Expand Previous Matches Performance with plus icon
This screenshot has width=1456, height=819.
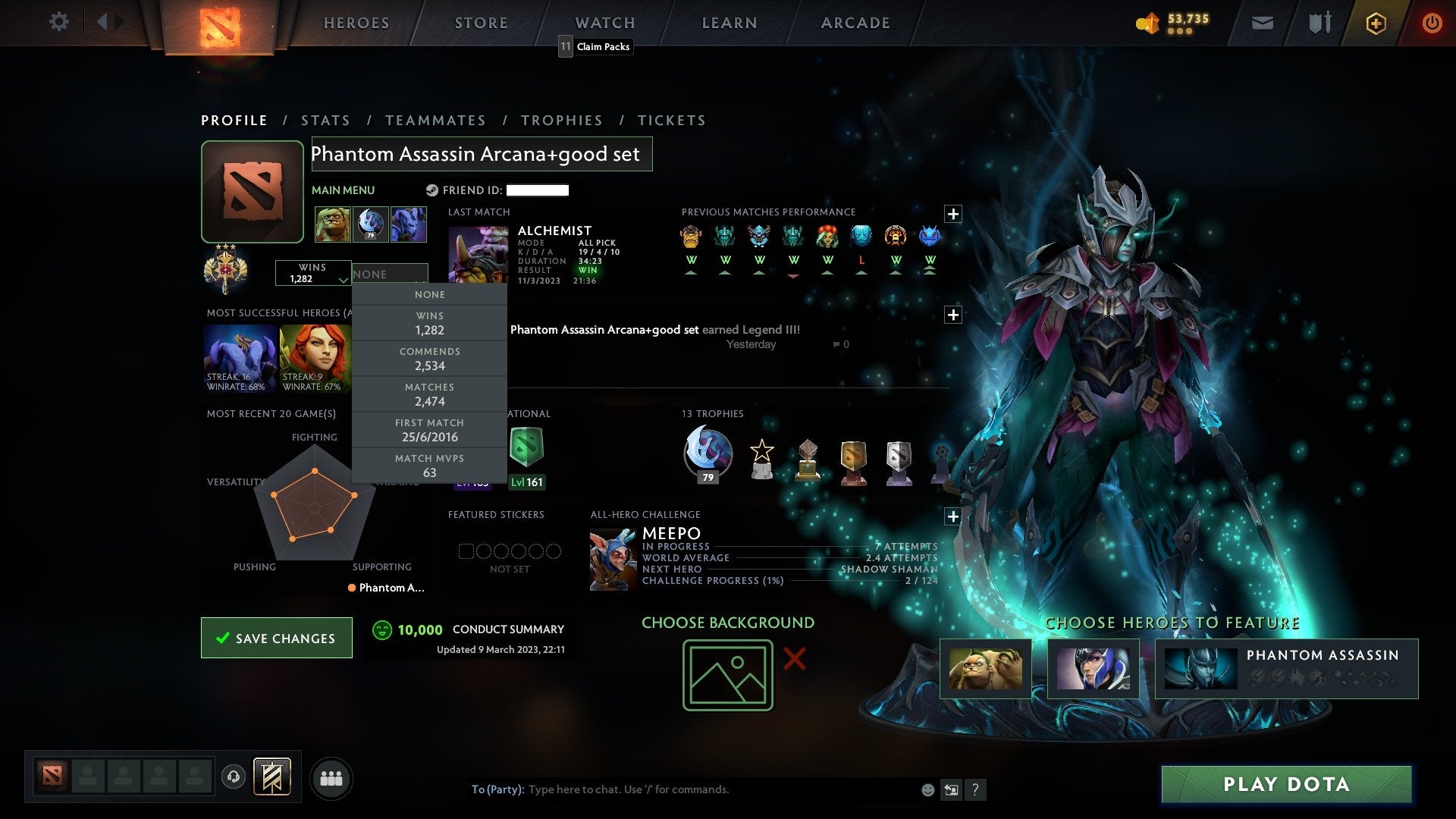click(953, 214)
